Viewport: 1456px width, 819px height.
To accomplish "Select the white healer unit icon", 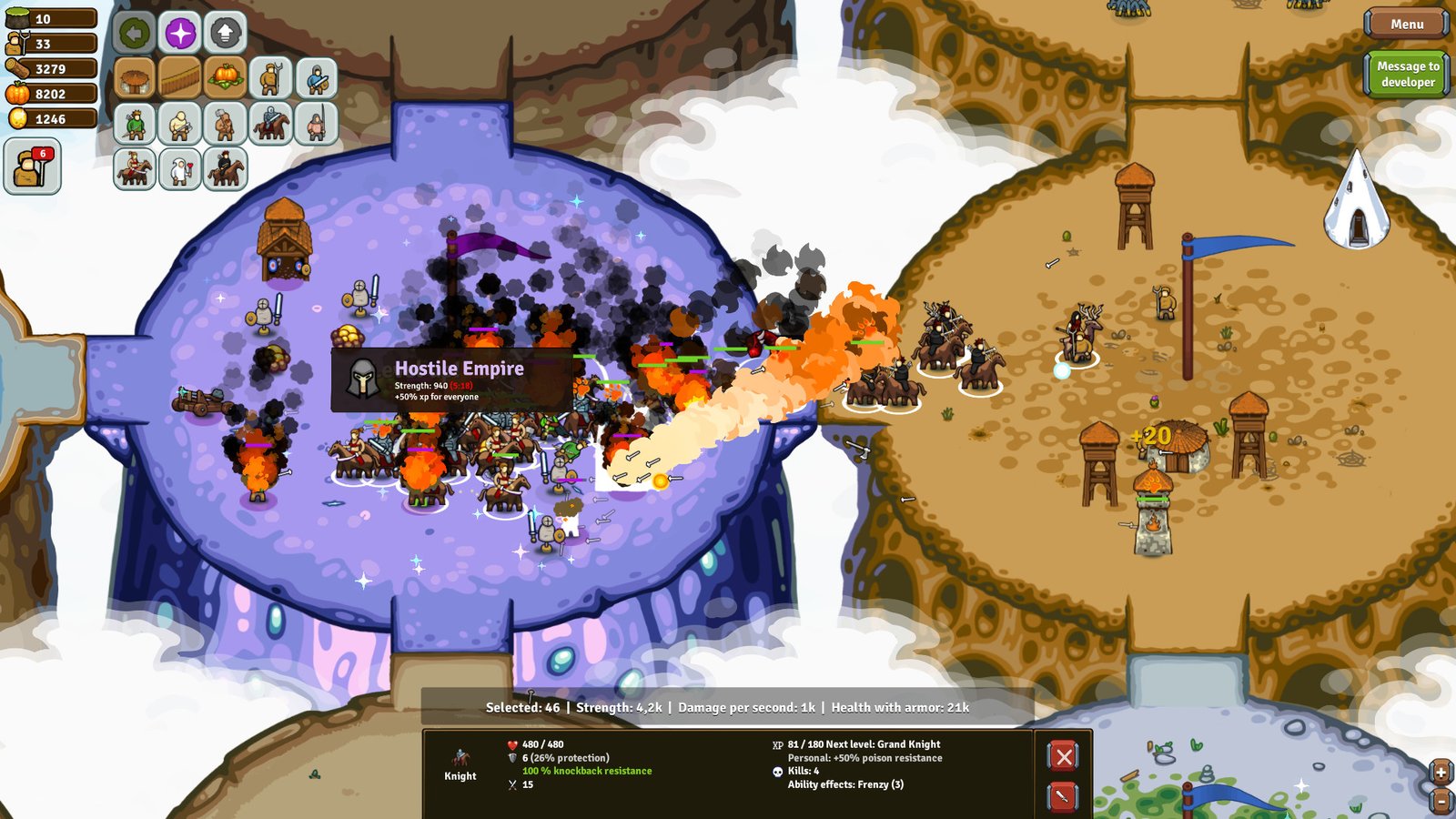I will pyautogui.click(x=181, y=169).
